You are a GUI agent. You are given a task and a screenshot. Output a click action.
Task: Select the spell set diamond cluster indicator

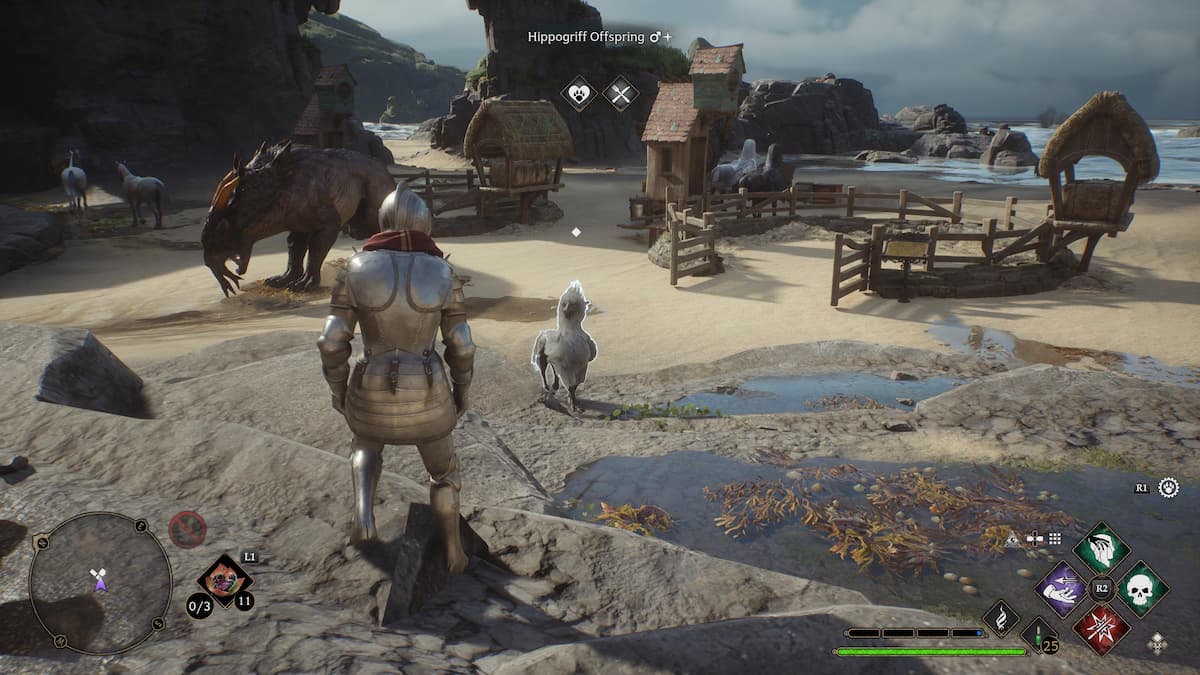[x=1157, y=643]
